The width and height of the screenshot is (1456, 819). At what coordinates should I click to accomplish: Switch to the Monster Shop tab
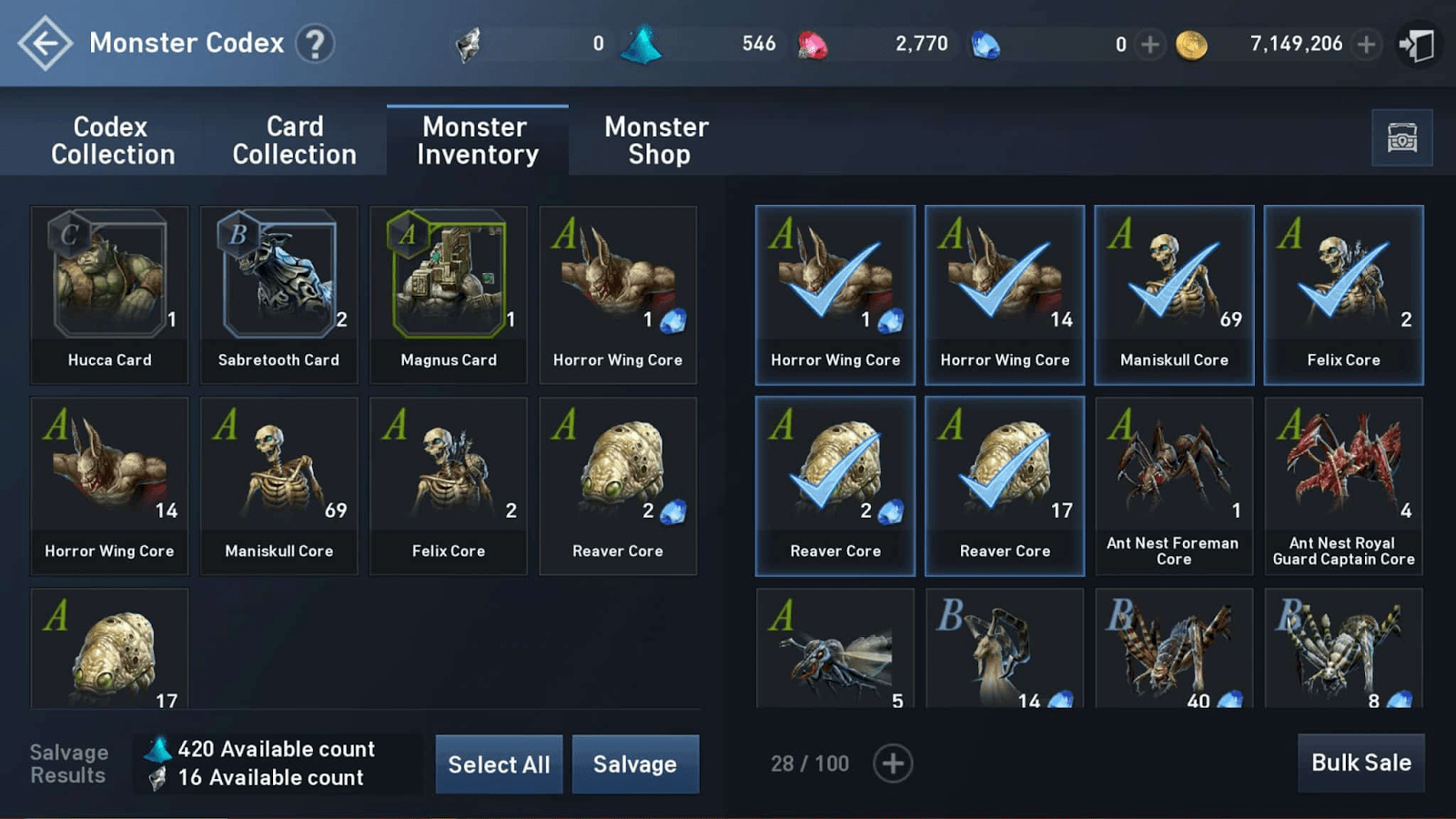pos(655,140)
